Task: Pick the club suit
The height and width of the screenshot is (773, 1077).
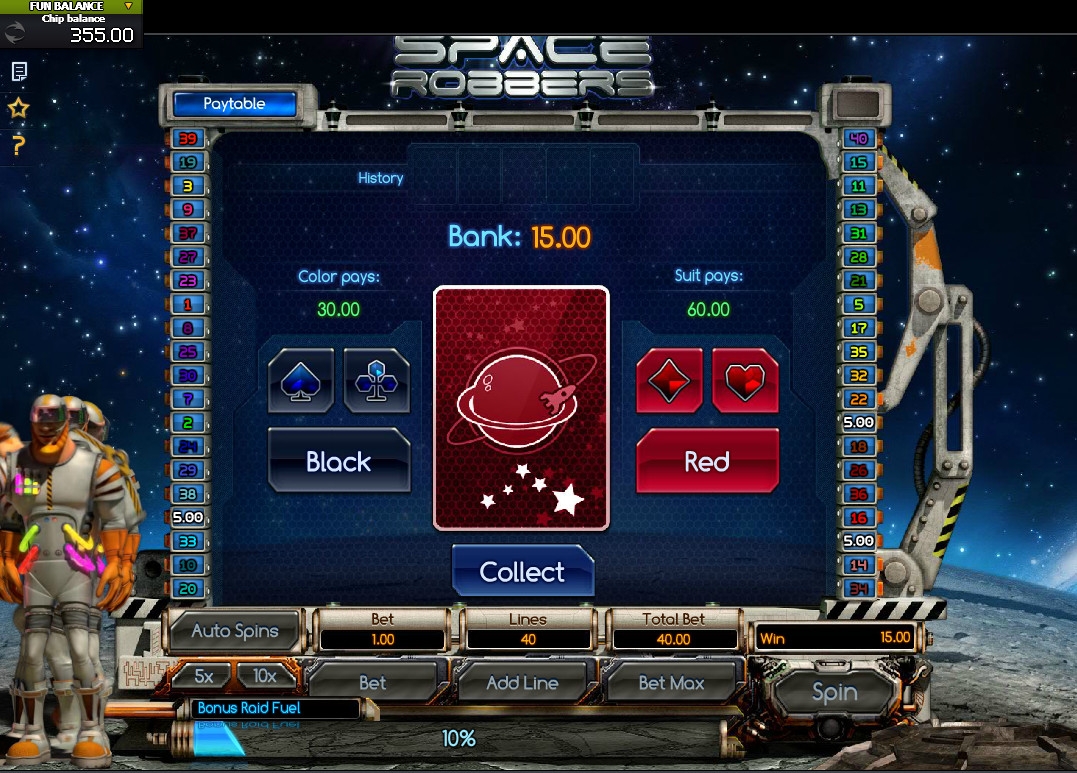Action: (376, 380)
